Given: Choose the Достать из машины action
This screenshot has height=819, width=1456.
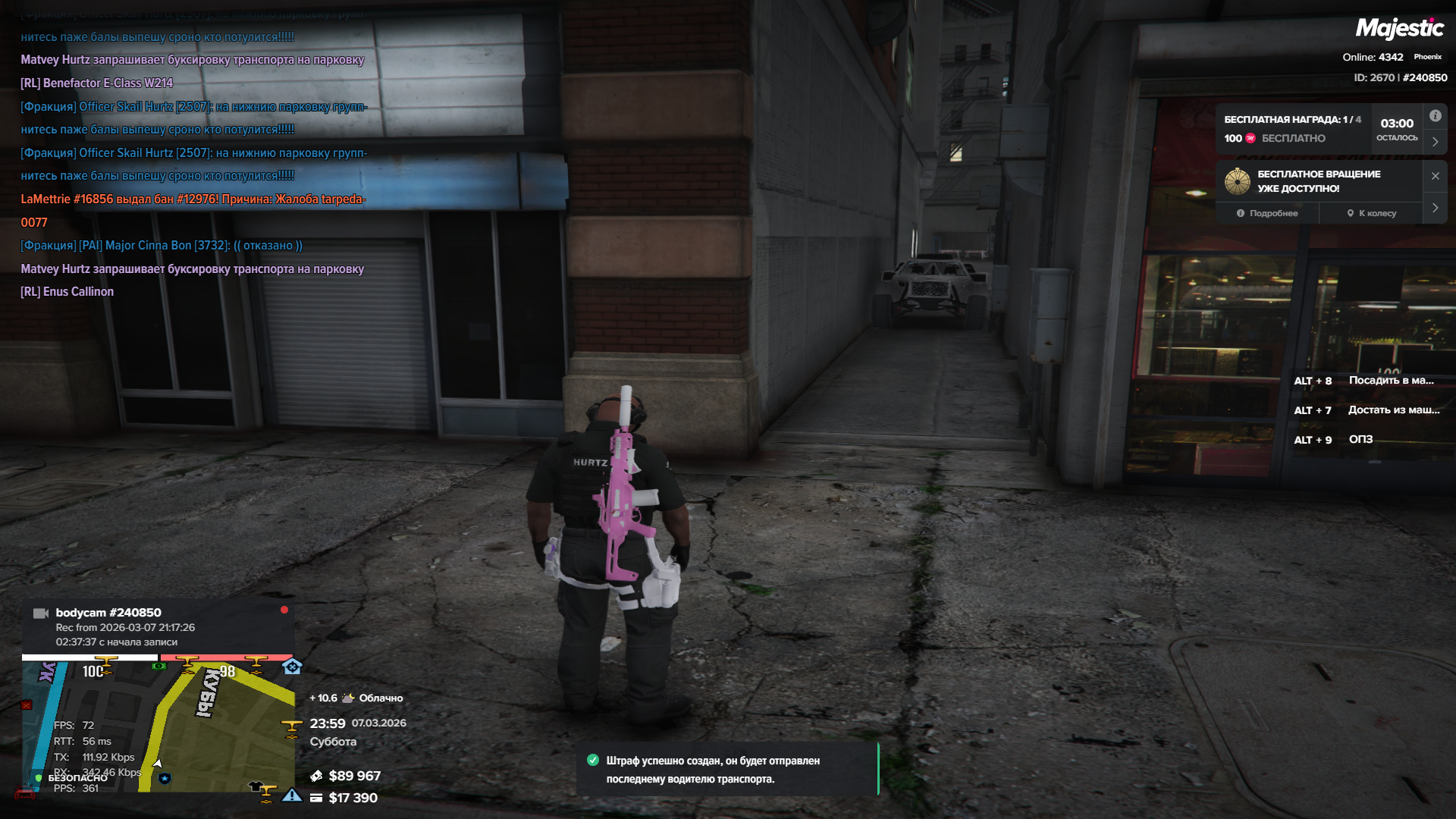Looking at the screenshot, I should 1367,410.
